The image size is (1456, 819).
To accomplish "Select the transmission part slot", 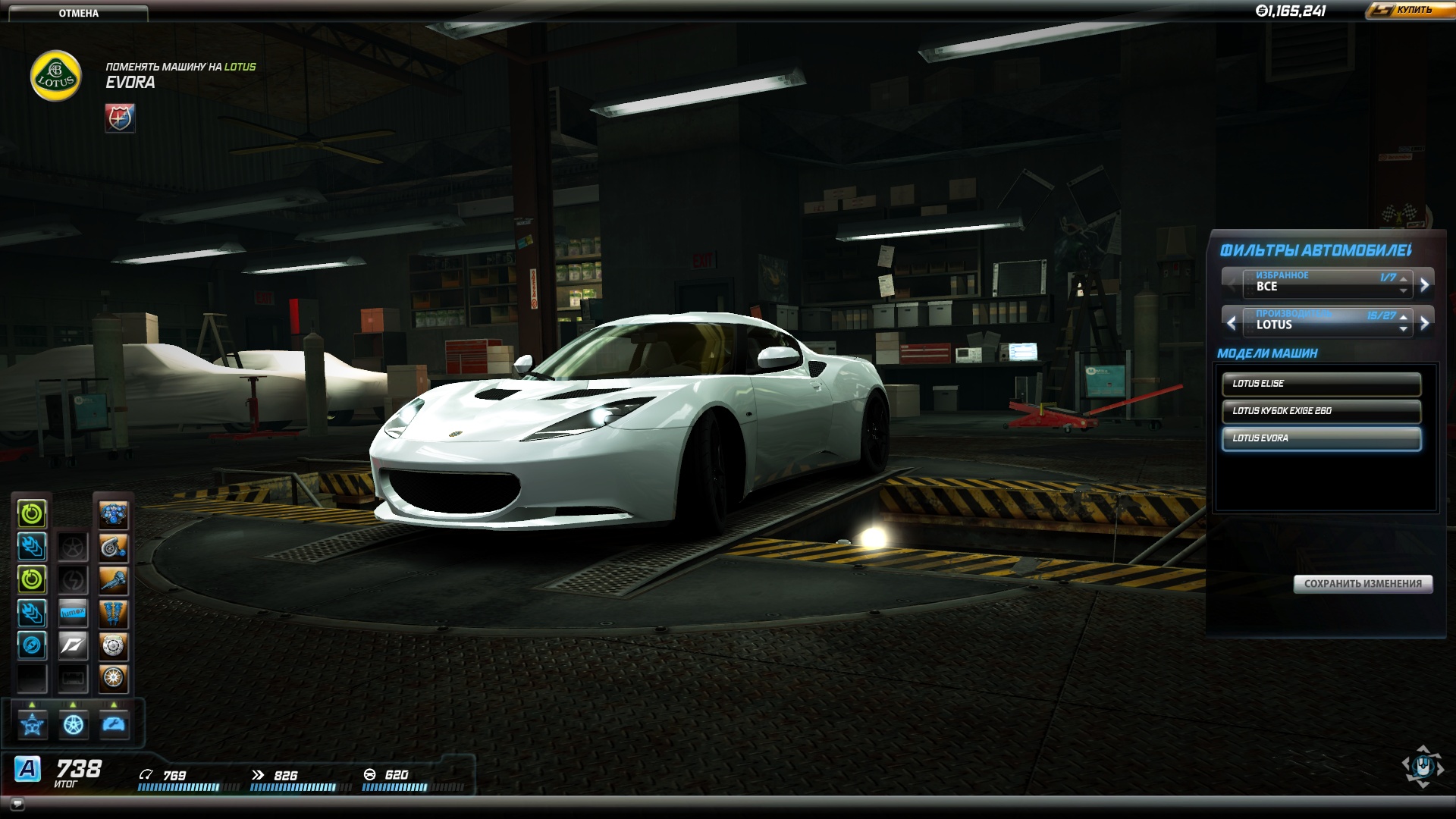I will (114, 581).
